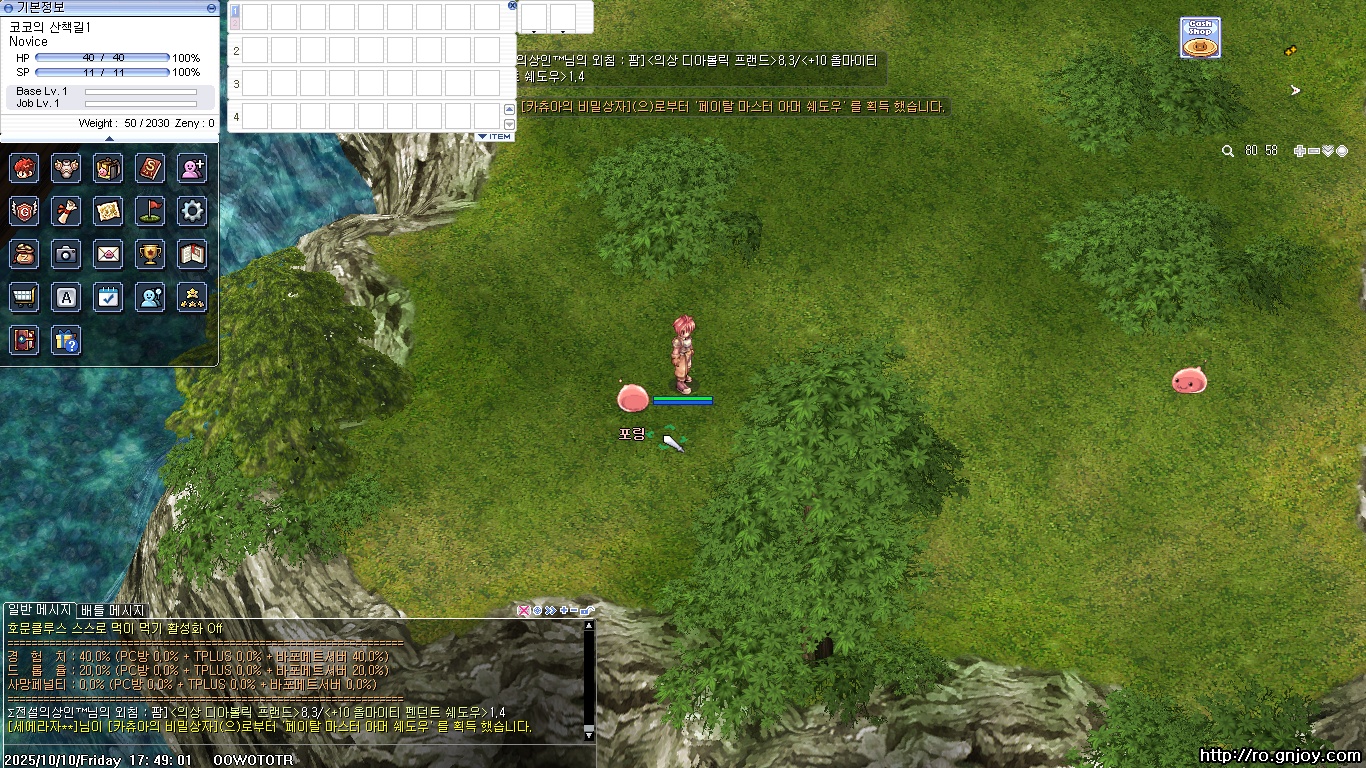Open the character status face icon
The width and height of the screenshot is (1366, 768).
click(x=24, y=168)
